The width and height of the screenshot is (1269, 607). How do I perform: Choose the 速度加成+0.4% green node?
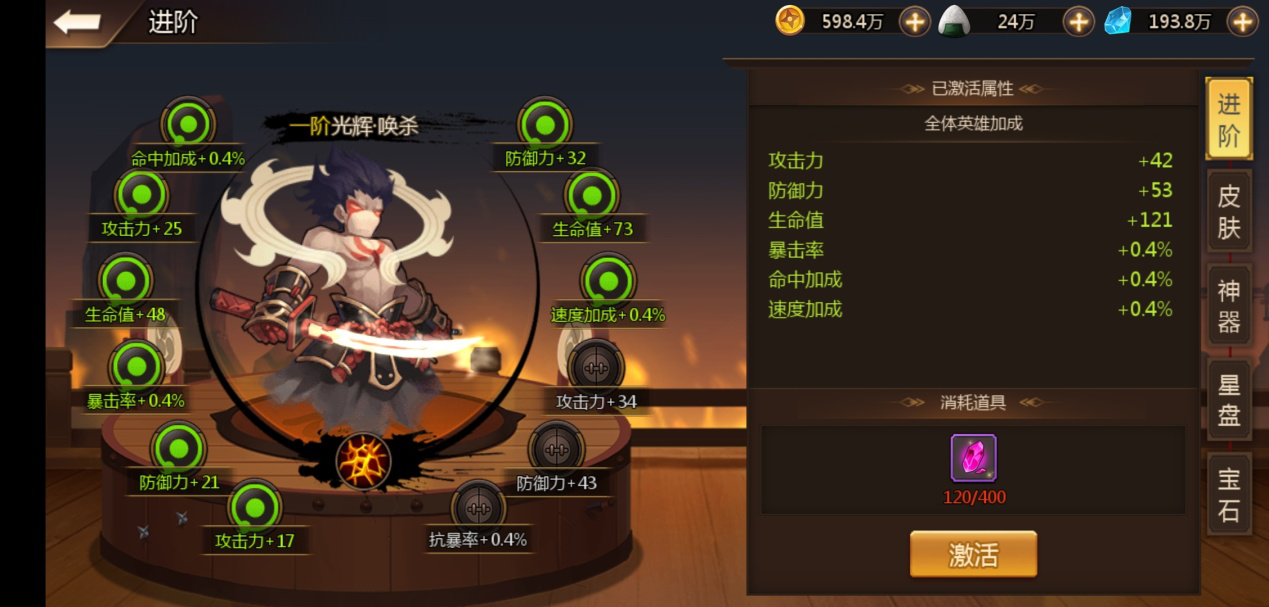(x=608, y=281)
